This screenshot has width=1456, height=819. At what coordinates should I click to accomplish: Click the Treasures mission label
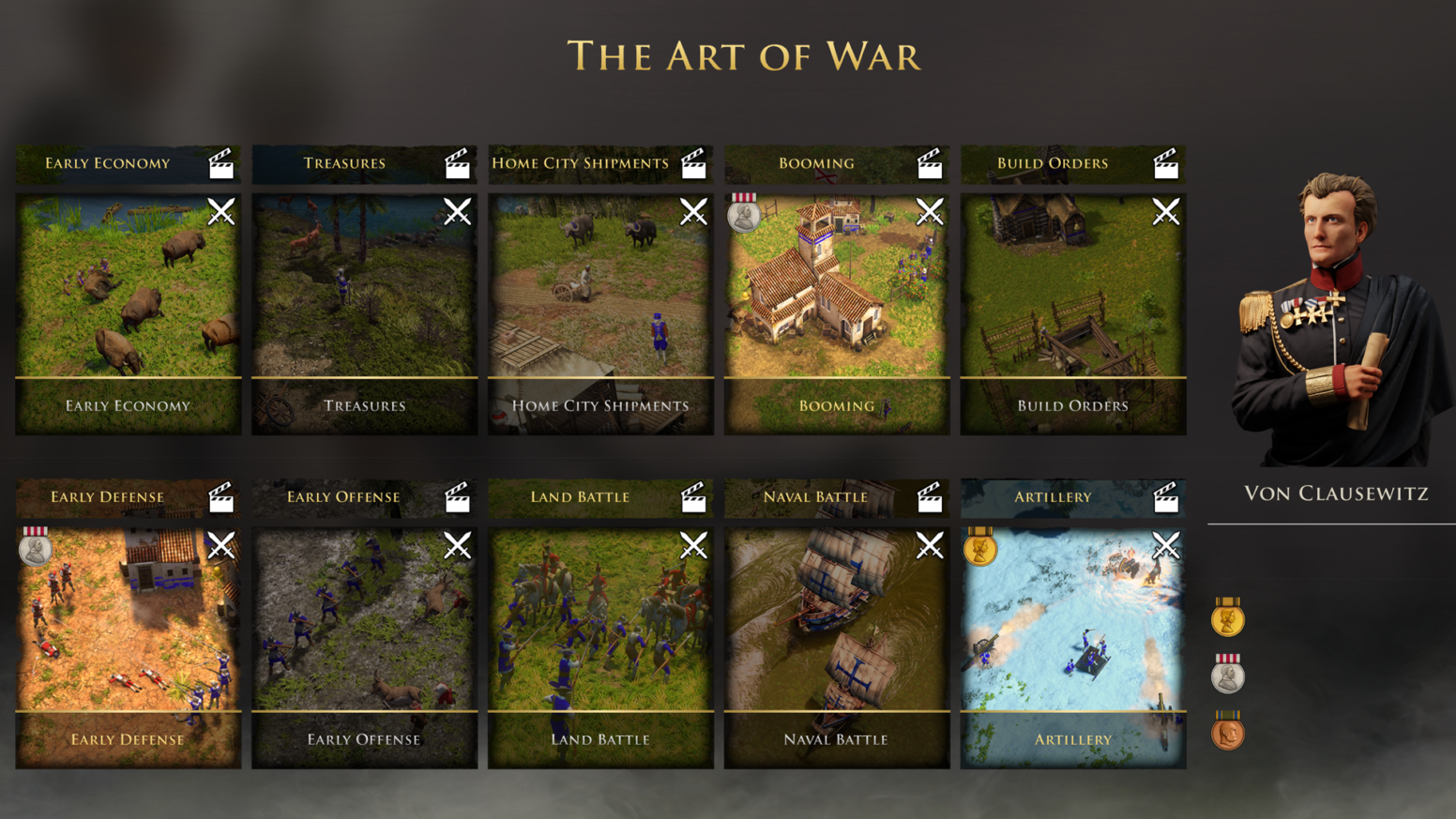point(364,405)
